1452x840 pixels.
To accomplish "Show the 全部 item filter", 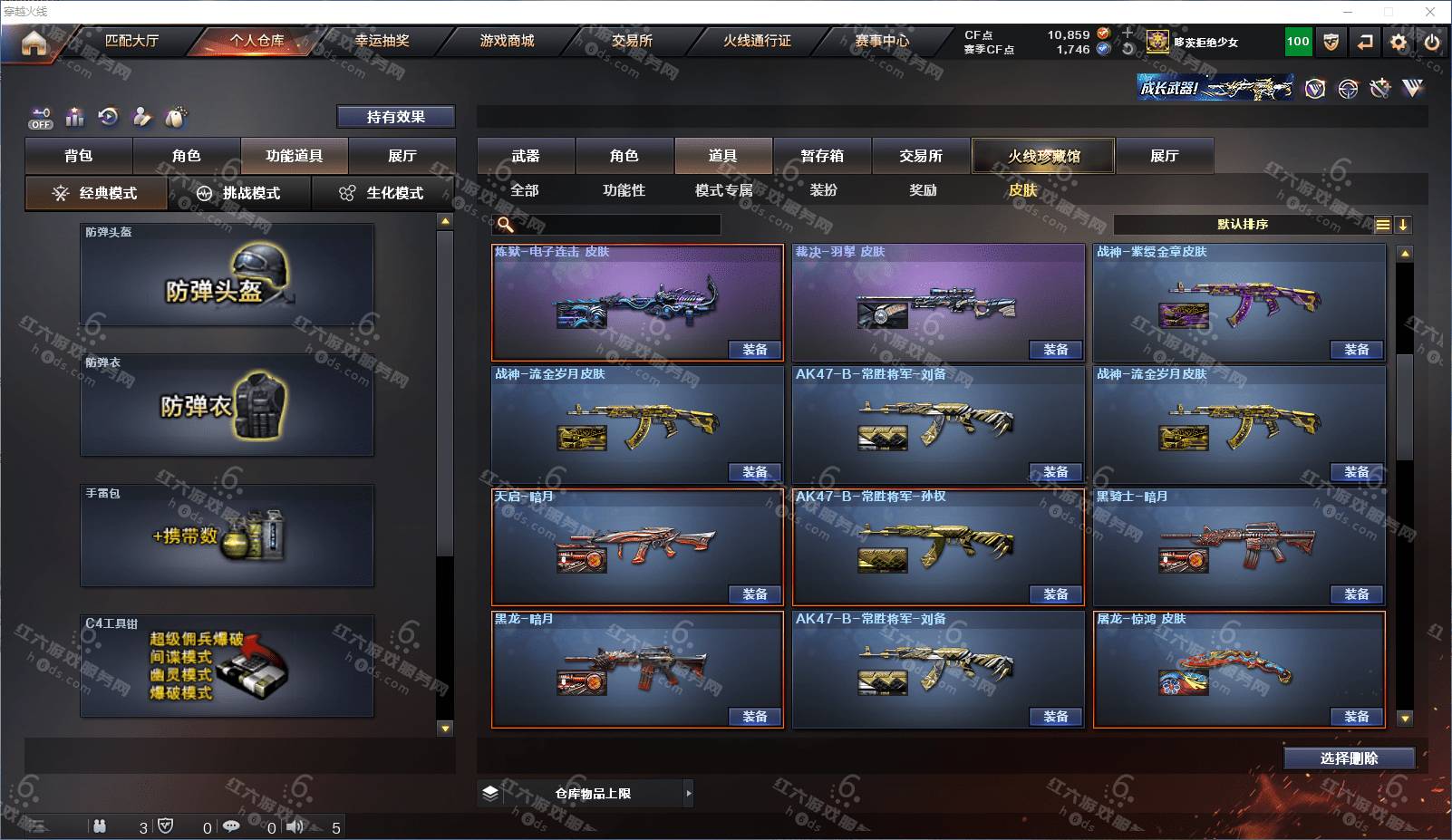I will 525,190.
